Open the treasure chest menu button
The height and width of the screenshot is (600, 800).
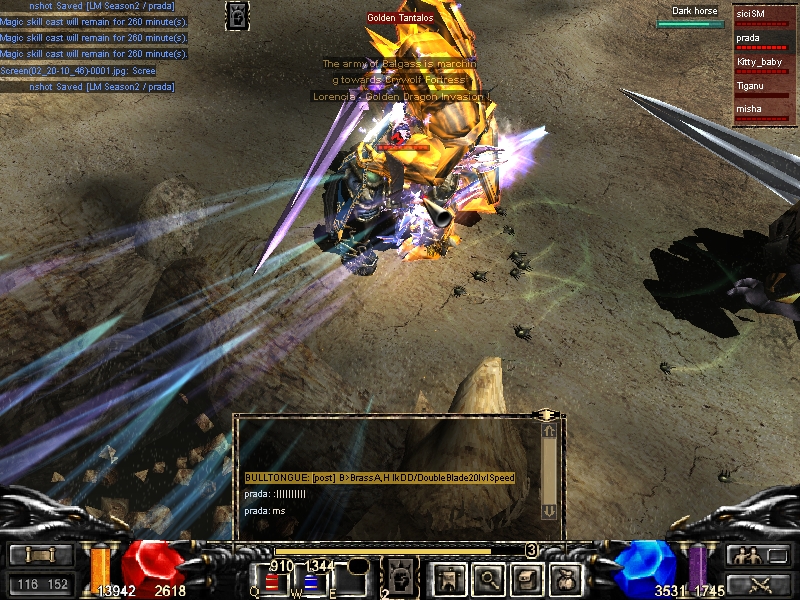pyautogui.click(x=527, y=577)
